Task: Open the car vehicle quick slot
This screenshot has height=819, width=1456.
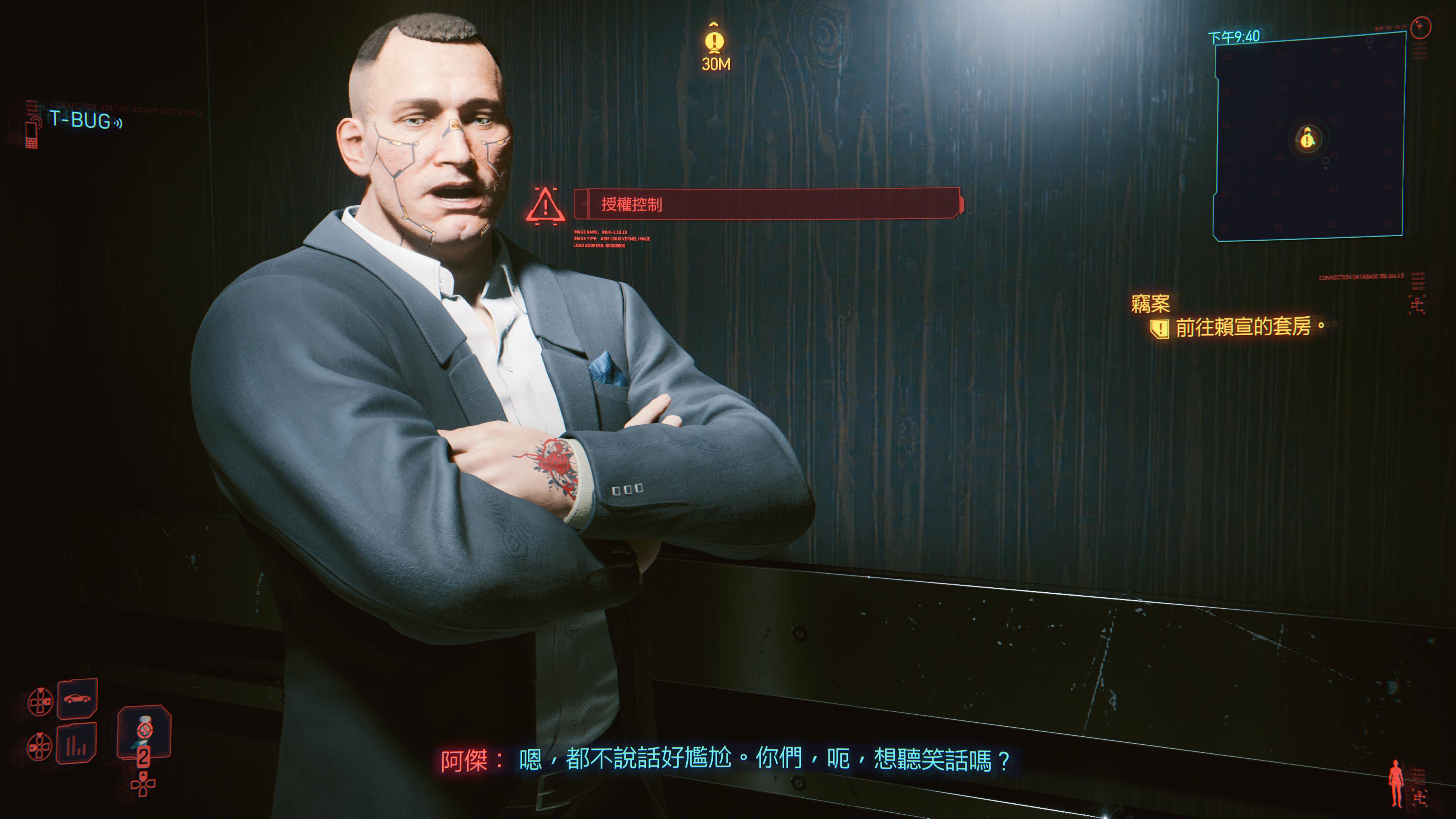Action: click(x=77, y=698)
